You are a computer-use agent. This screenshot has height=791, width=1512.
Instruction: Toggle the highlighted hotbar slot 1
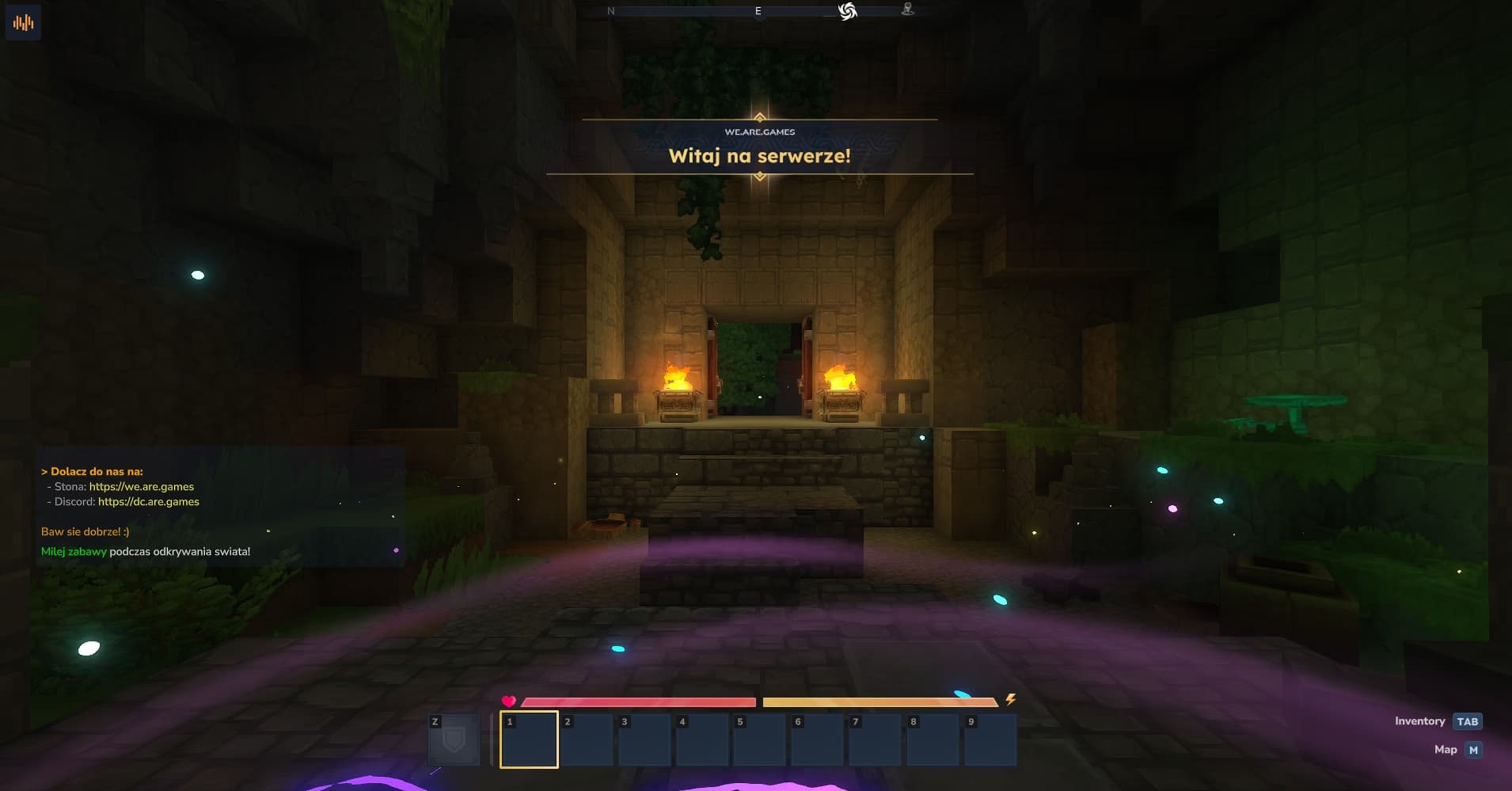point(529,740)
